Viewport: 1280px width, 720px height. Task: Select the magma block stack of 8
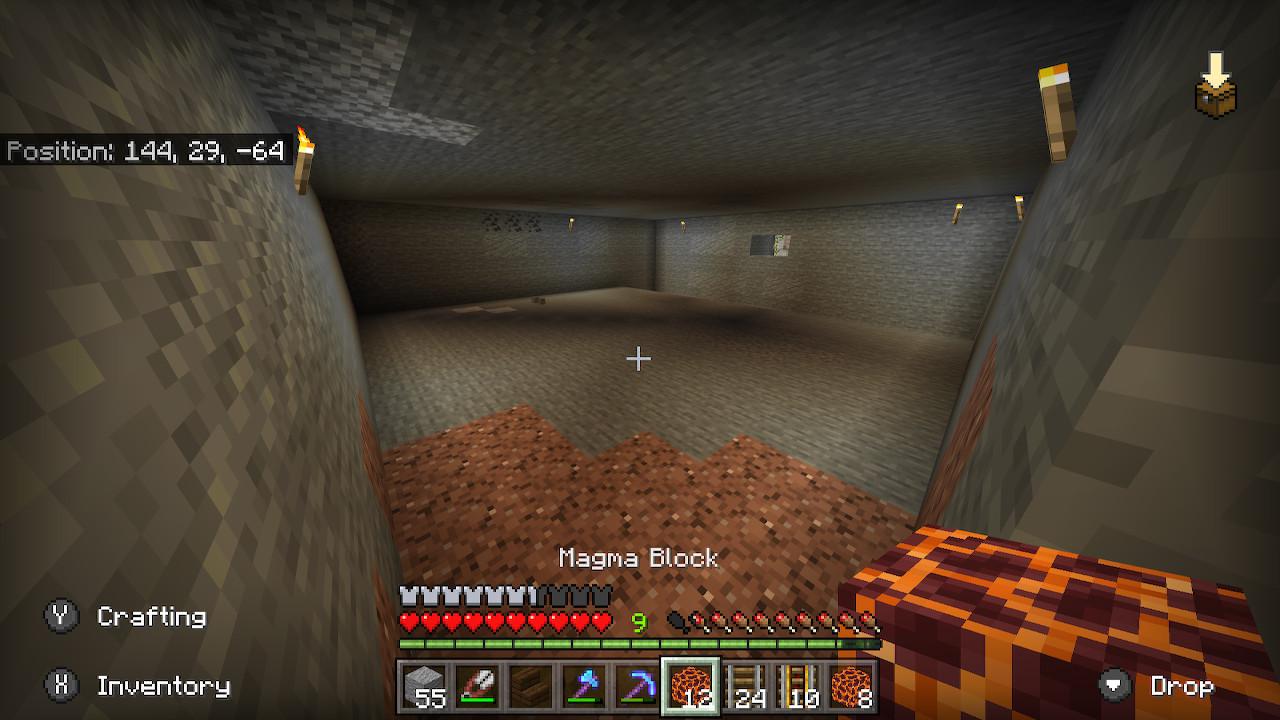pyautogui.click(x=851, y=688)
